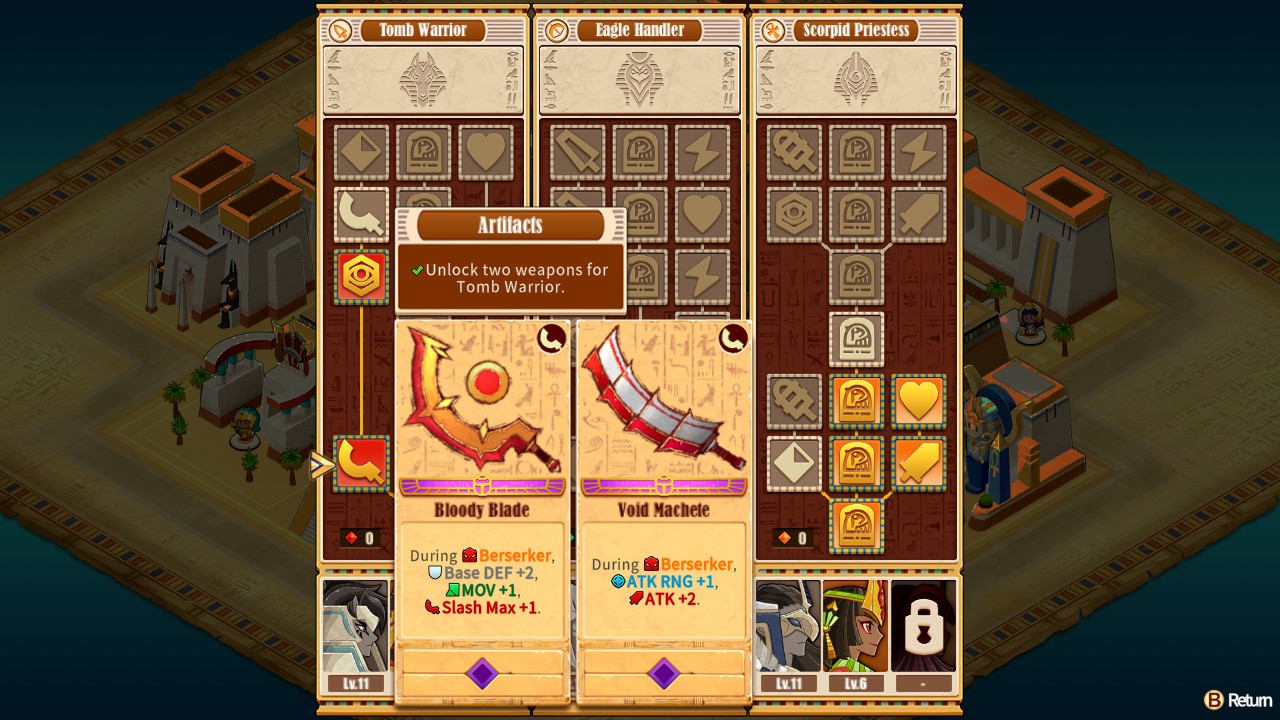Select Eagle Handler's lightning skill node
The height and width of the screenshot is (720, 1280).
click(703, 152)
